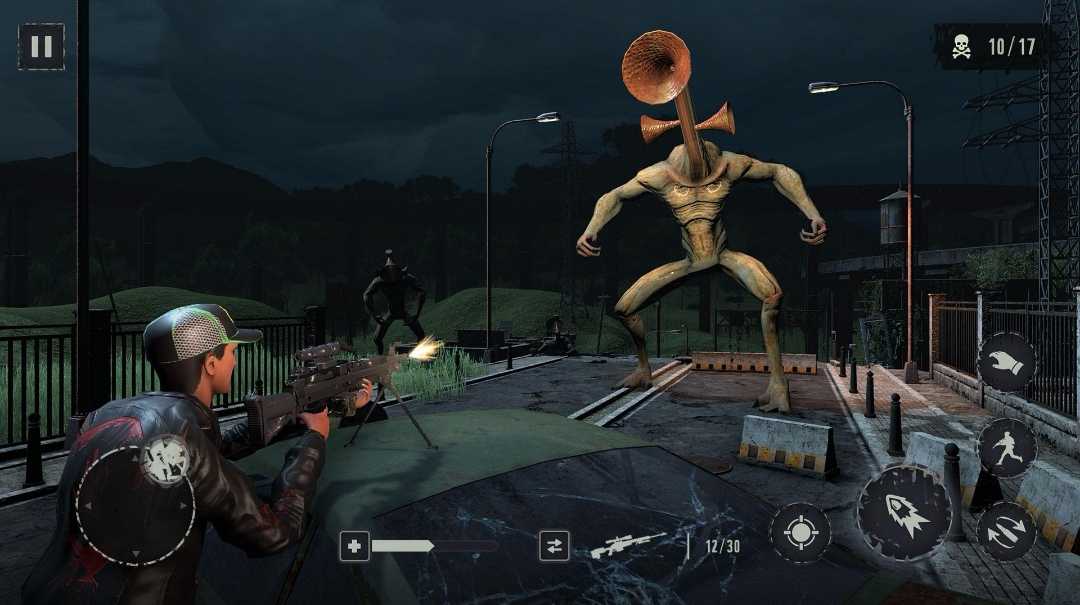Use the medkit plus button
Screen dimensions: 1080x605
click(x=354, y=546)
